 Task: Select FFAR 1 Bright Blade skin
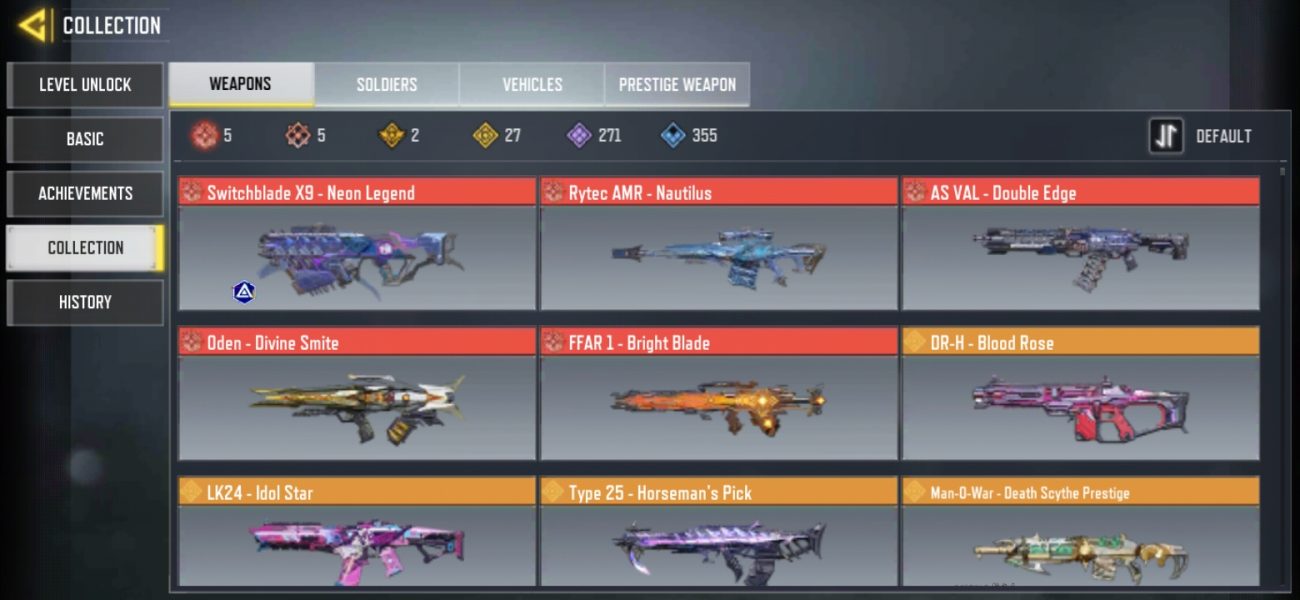[719, 395]
